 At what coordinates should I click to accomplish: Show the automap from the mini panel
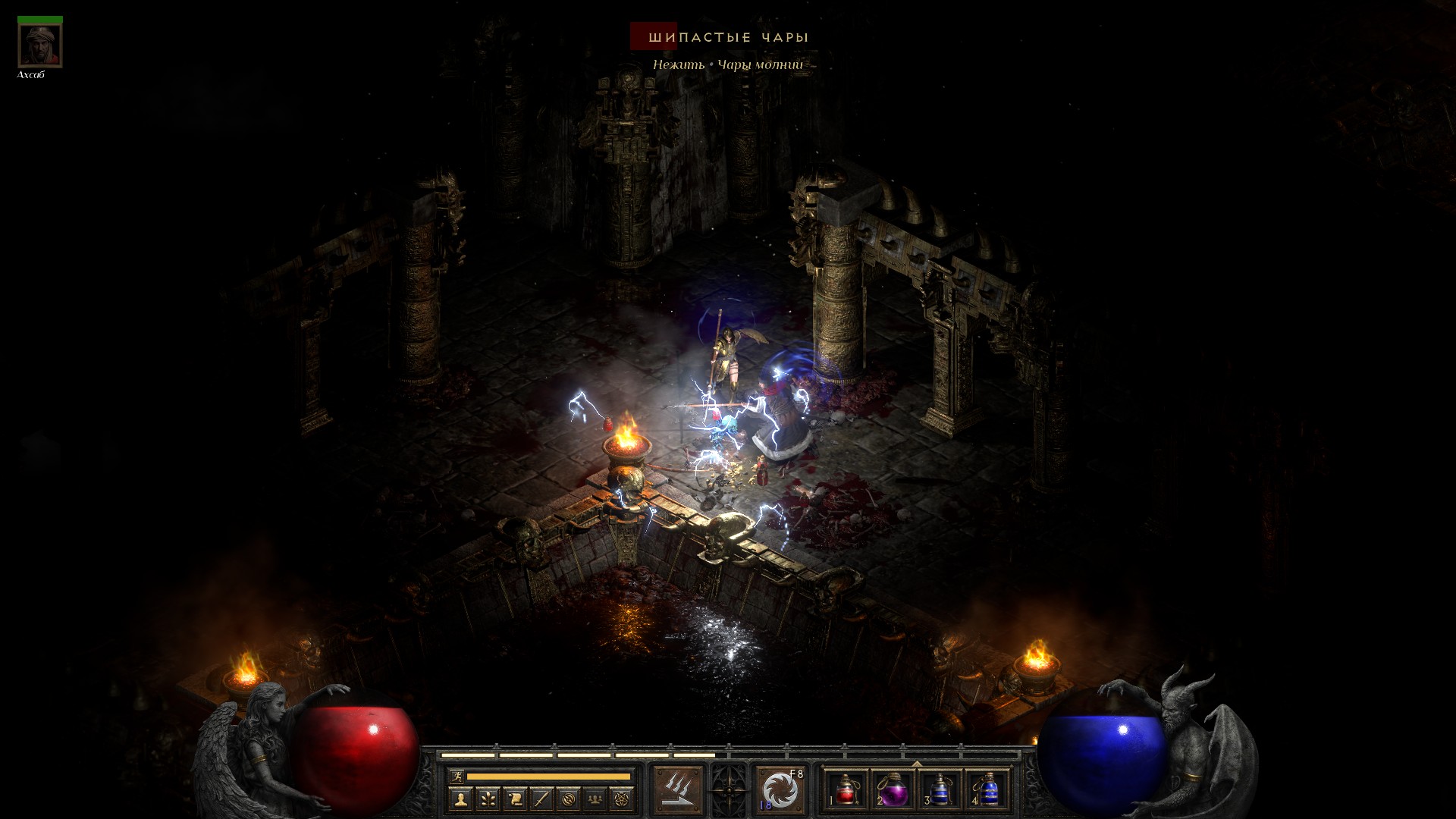tap(570, 799)
